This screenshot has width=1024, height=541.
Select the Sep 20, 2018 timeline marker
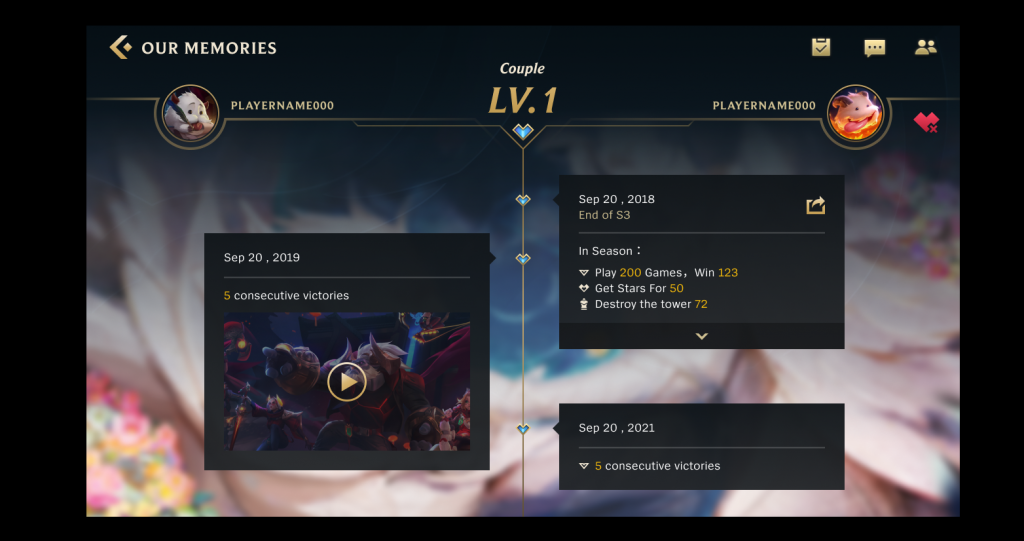tap(523, 200)
